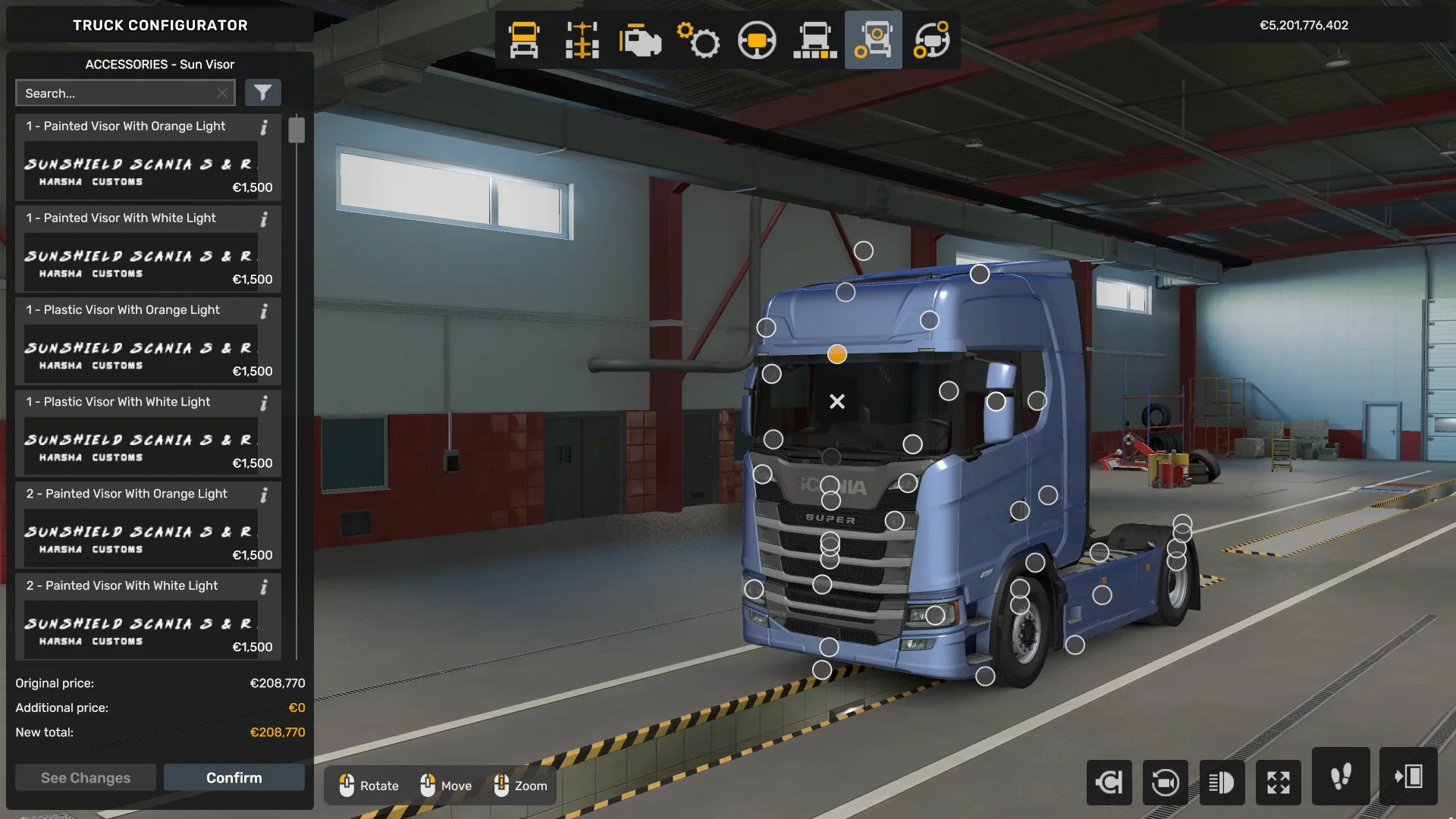Open the steering wheel Interior category
The width and height of the screenshot is (1456, 819).
(757, 39)
